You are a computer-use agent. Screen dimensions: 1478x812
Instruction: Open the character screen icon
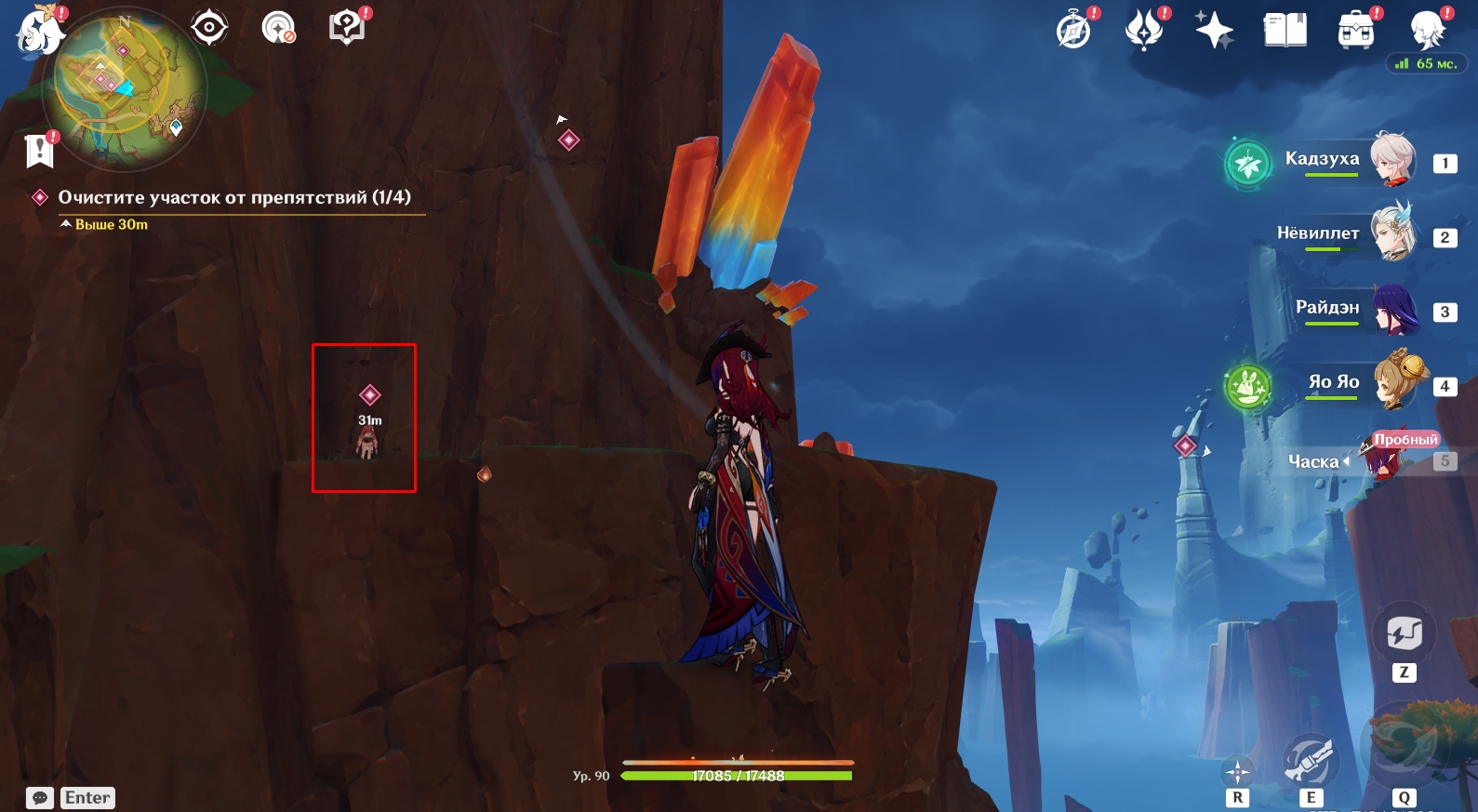point(1426,30)
